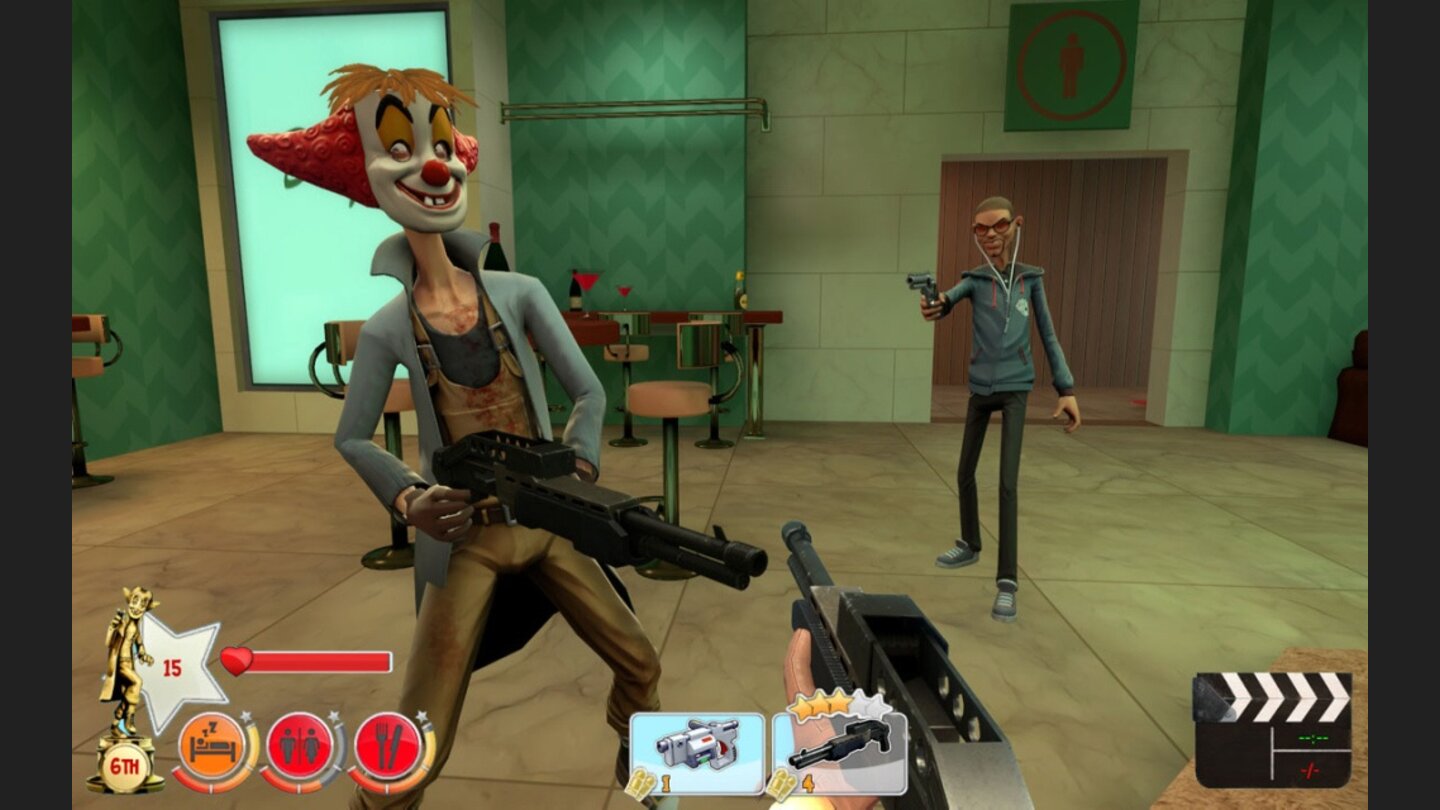Click the ammo count 1 under the taser
This screenshot has height=810, width=1440.
coord(665,782)
